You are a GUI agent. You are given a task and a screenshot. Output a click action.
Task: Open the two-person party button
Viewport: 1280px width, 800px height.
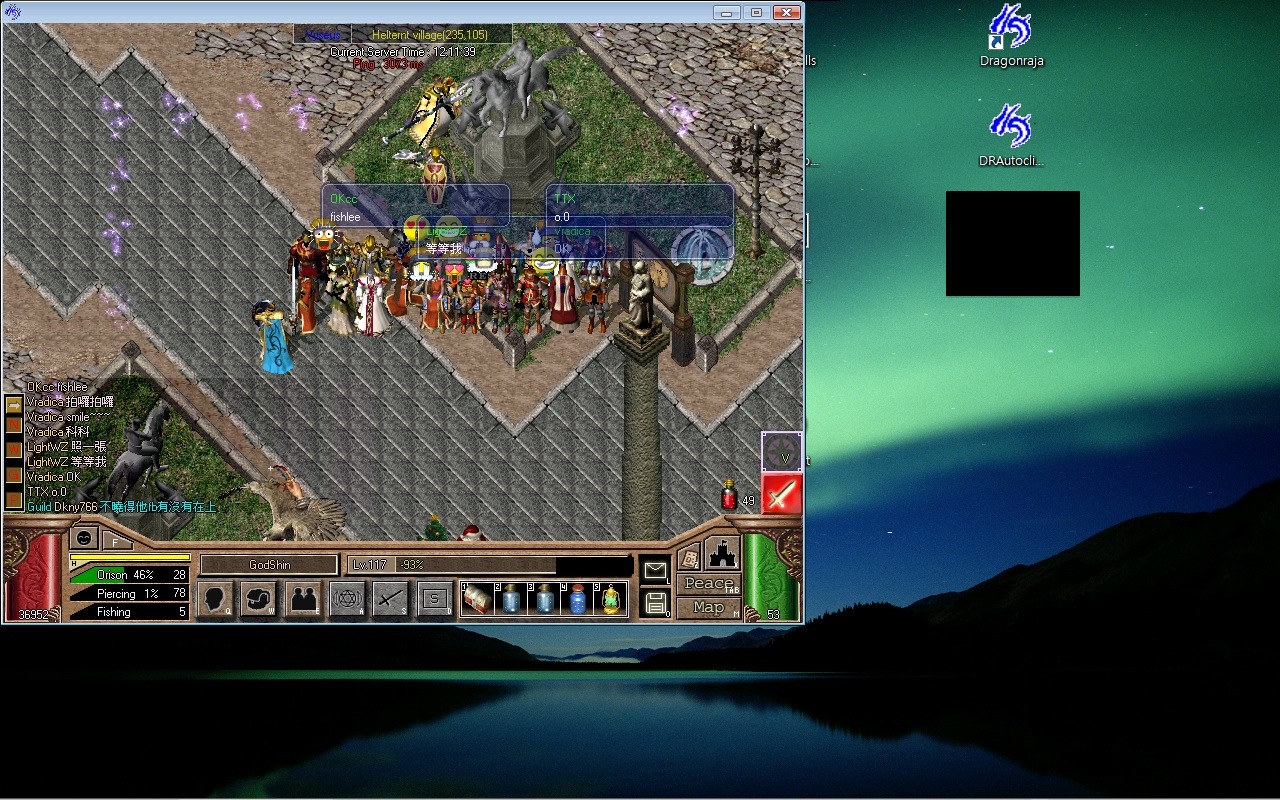303,600
